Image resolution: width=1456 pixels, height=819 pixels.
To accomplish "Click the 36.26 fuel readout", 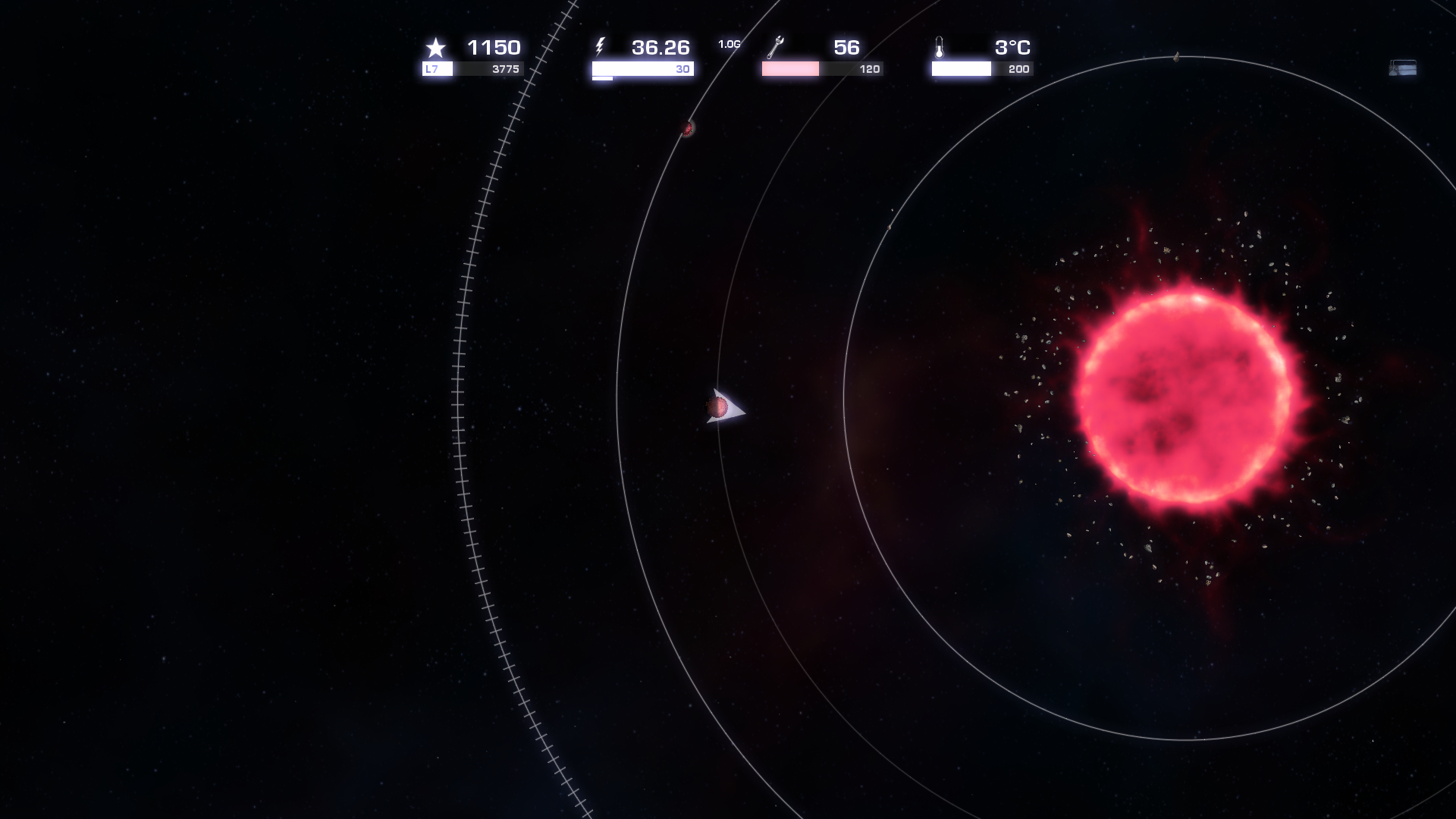I will pos(661,48).
